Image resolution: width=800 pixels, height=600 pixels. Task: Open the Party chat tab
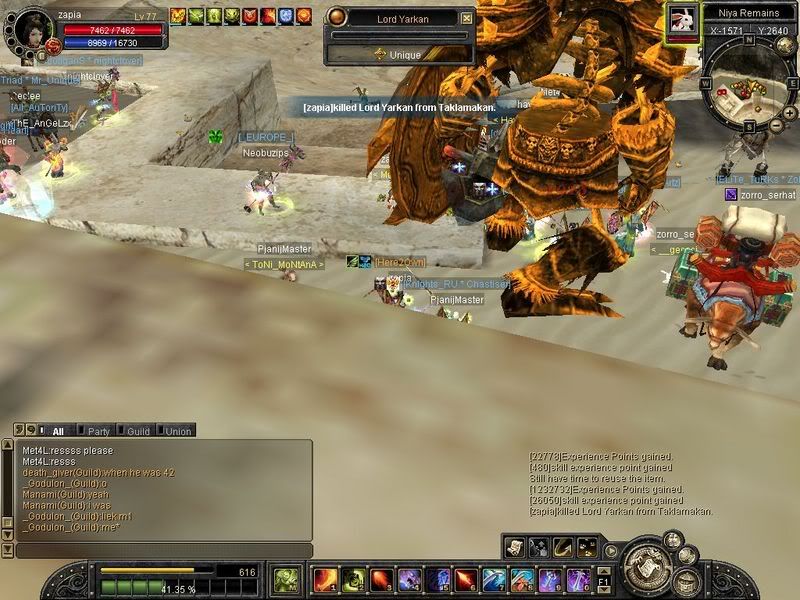98,431
